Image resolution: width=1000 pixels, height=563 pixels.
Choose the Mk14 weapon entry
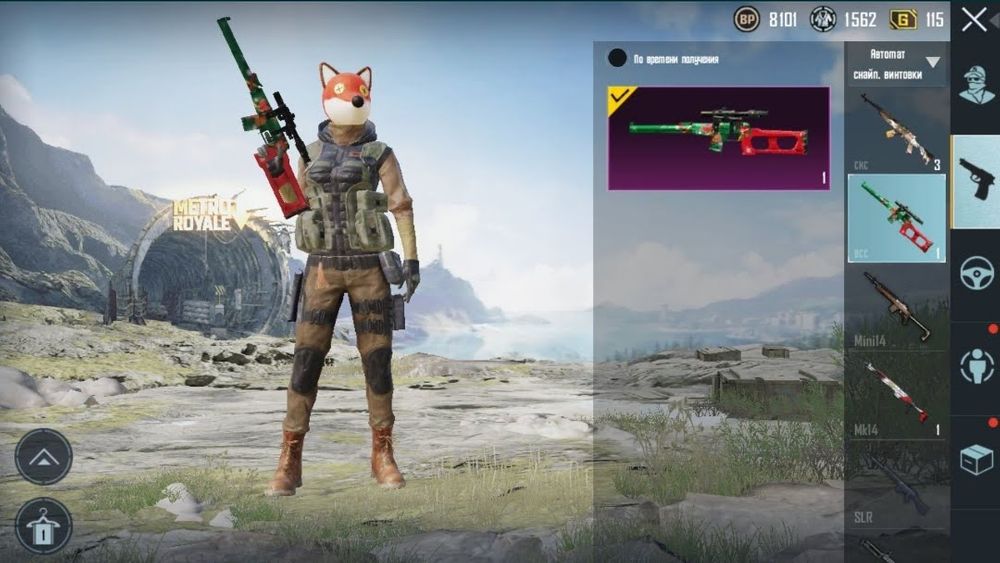point(896,395)
